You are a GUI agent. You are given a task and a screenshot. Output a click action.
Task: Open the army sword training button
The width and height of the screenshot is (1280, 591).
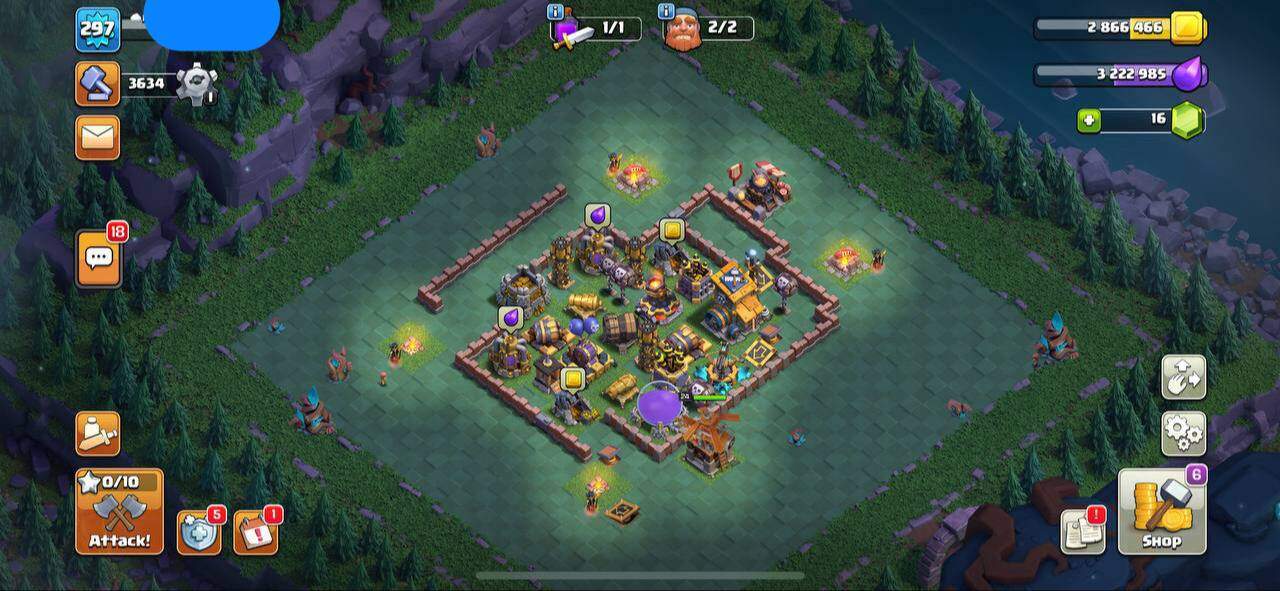coord(97,433)
